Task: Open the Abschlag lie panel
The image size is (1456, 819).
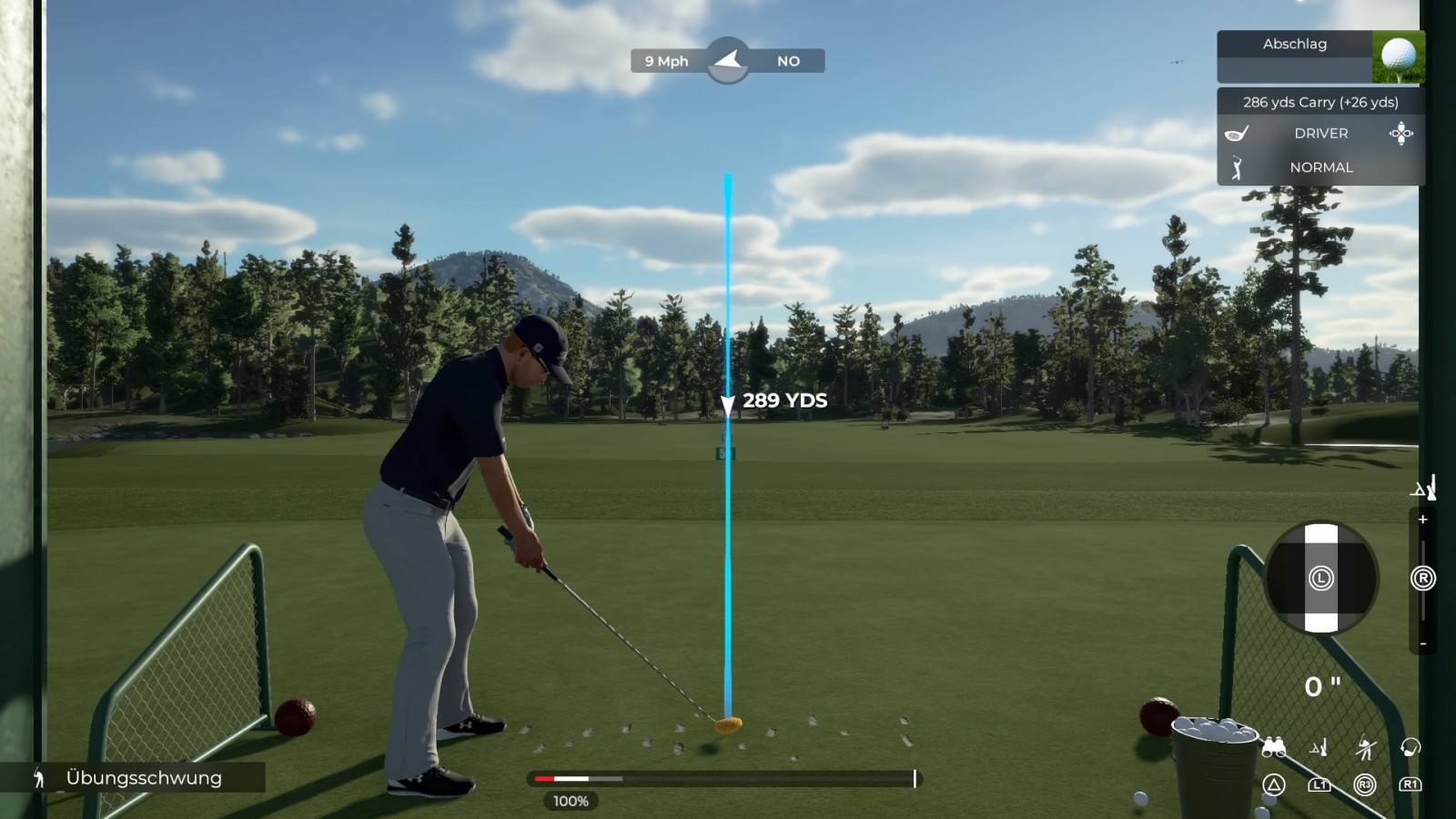Action: (1294, 45)
